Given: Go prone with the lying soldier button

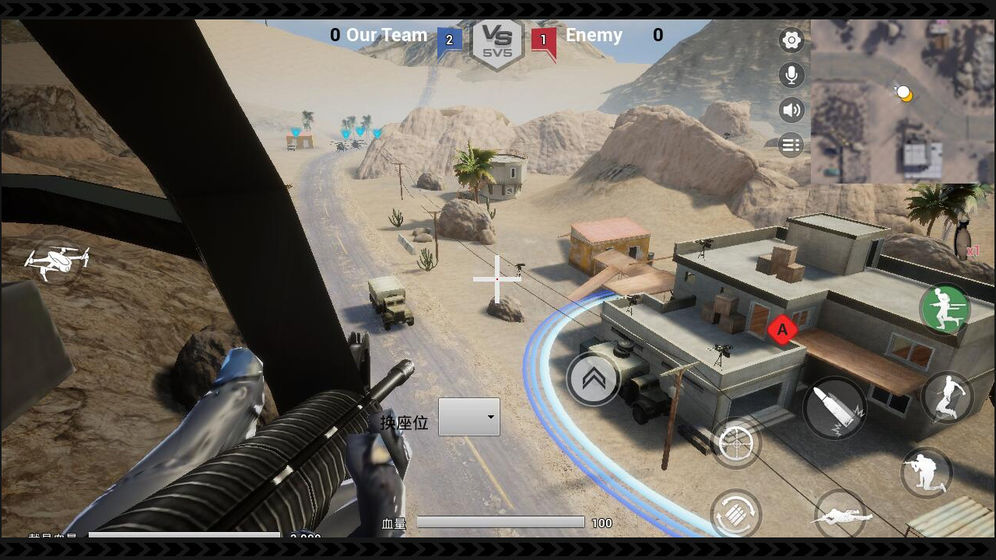Looking at the screenshot, I should [840, 515].
